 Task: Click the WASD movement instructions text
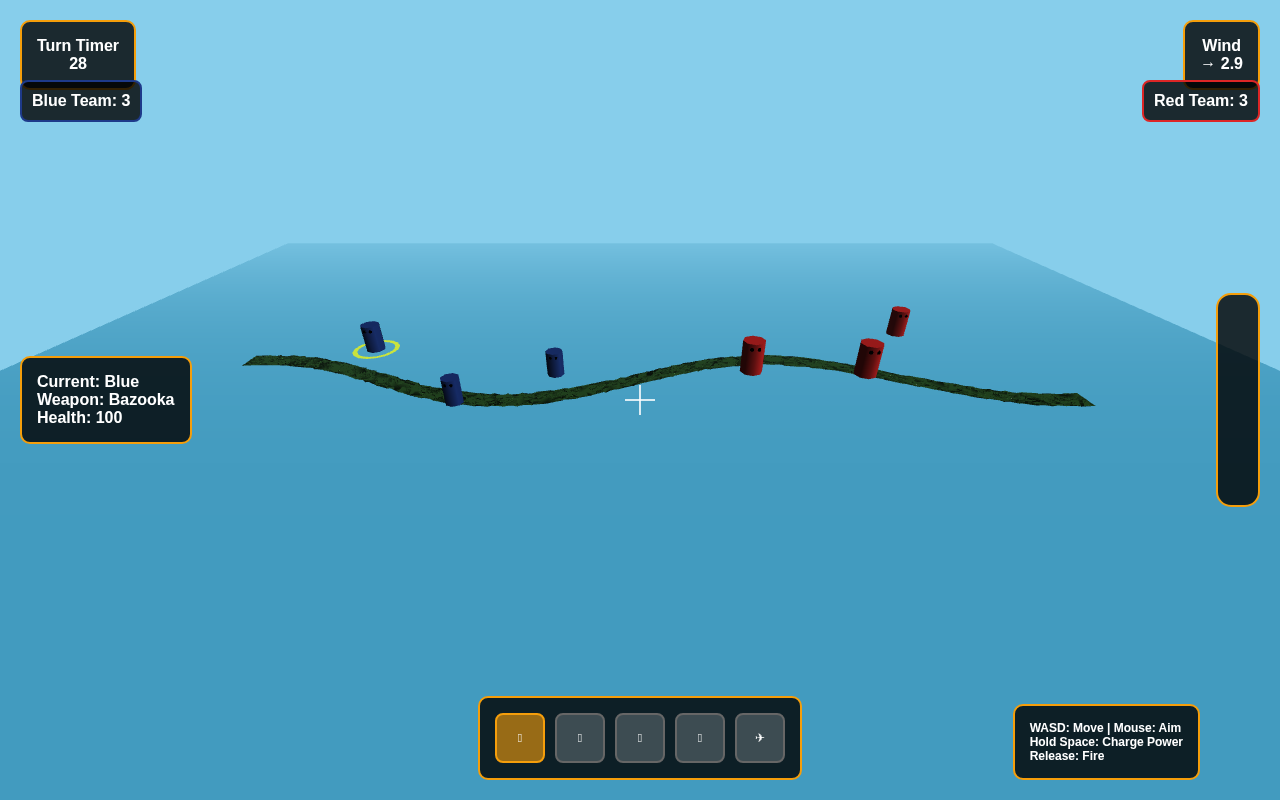coord(1105,727)
